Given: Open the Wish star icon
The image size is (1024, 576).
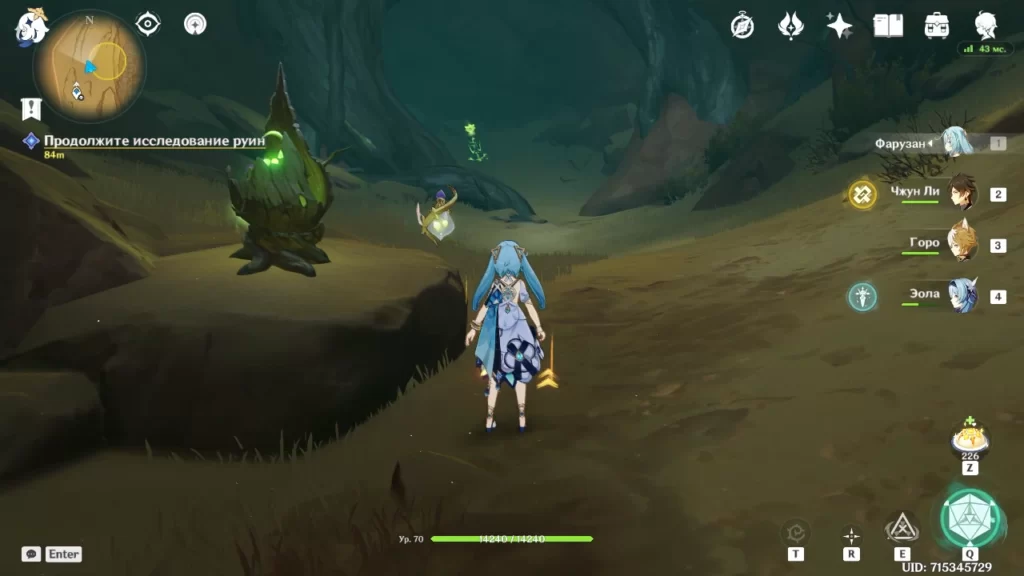Looking at the screenshot, I should pos(839,26).
